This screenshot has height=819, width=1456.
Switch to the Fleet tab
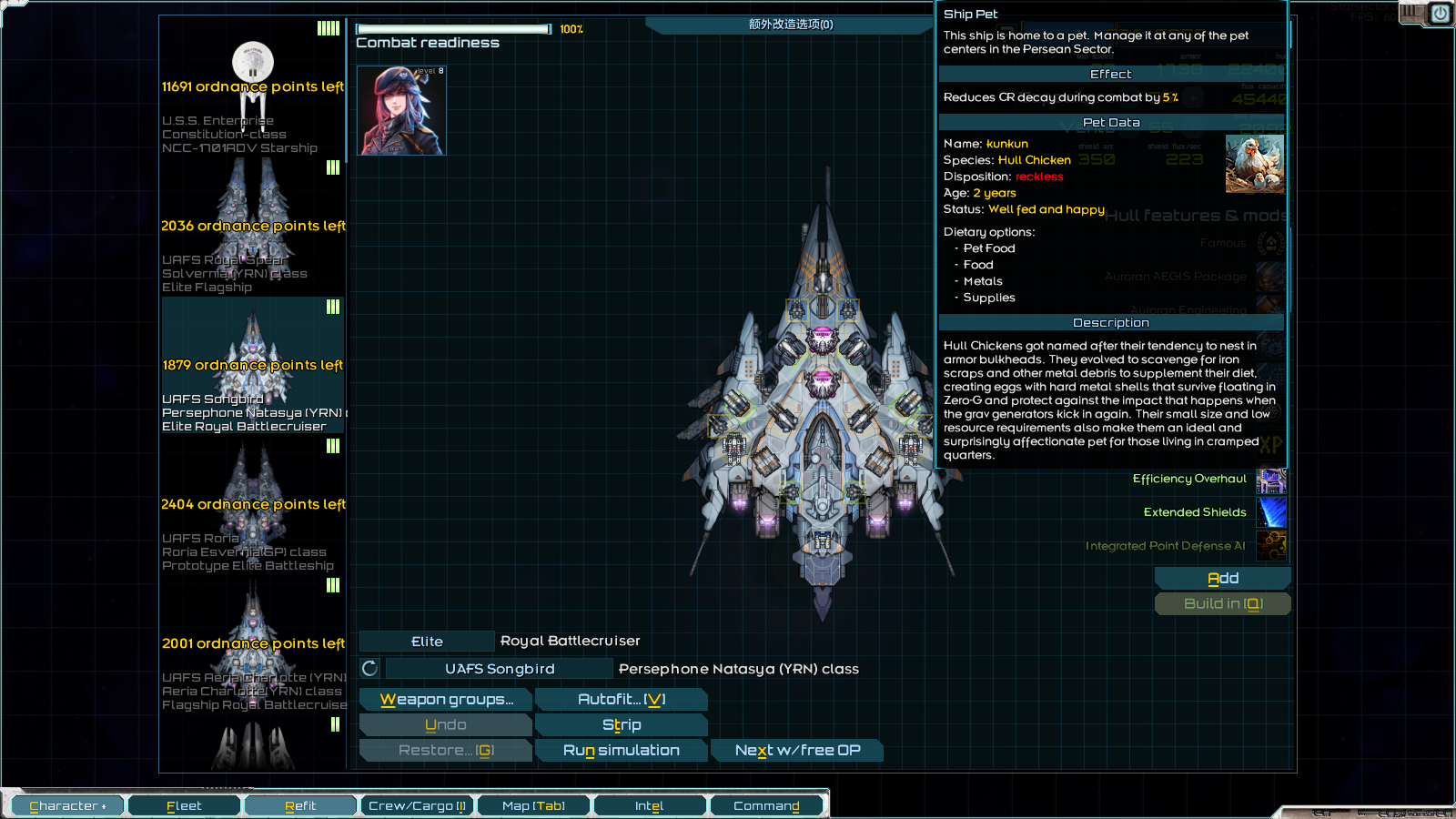coord(183,805)
